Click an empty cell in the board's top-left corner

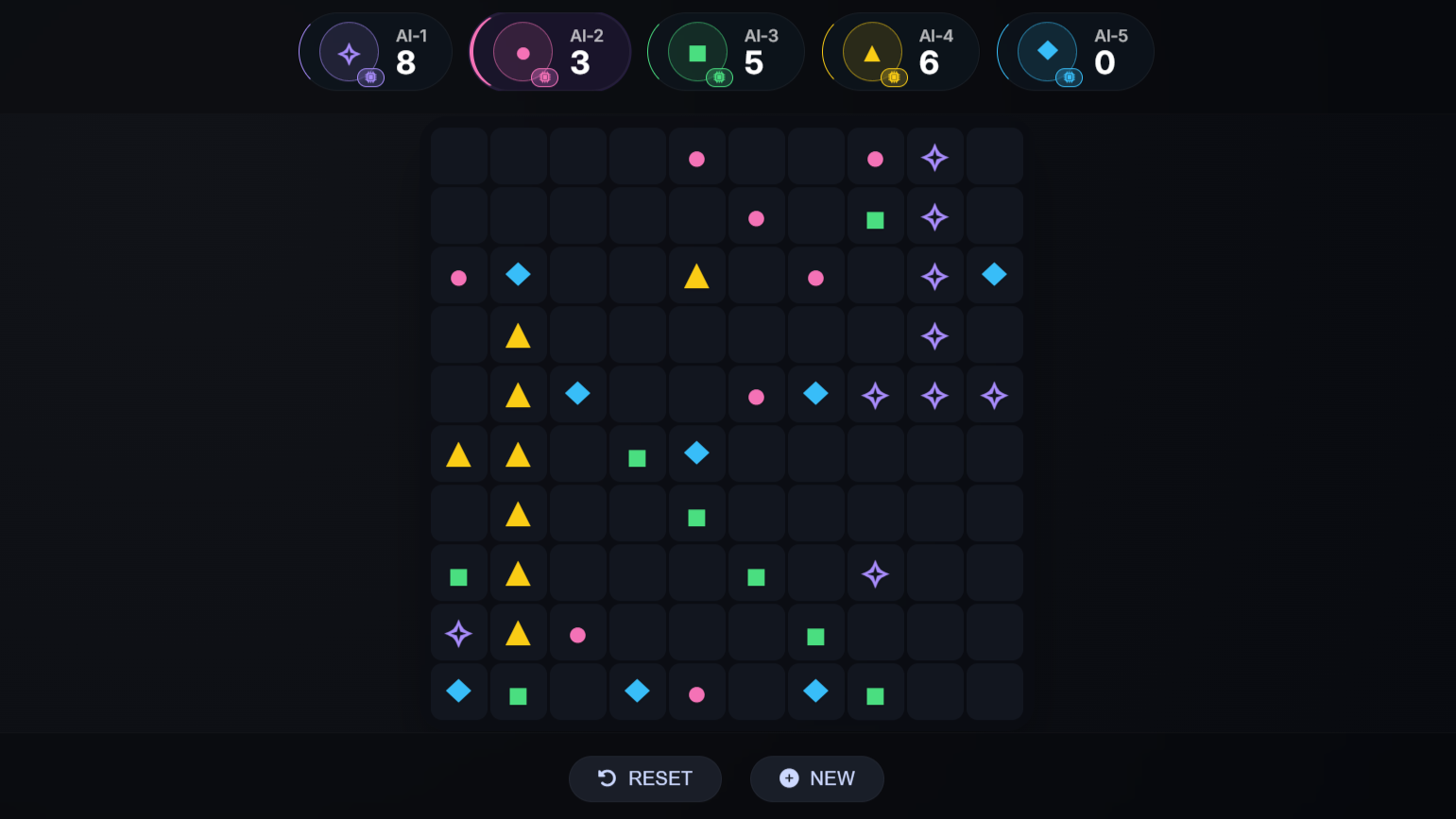[x=458, y=157]
